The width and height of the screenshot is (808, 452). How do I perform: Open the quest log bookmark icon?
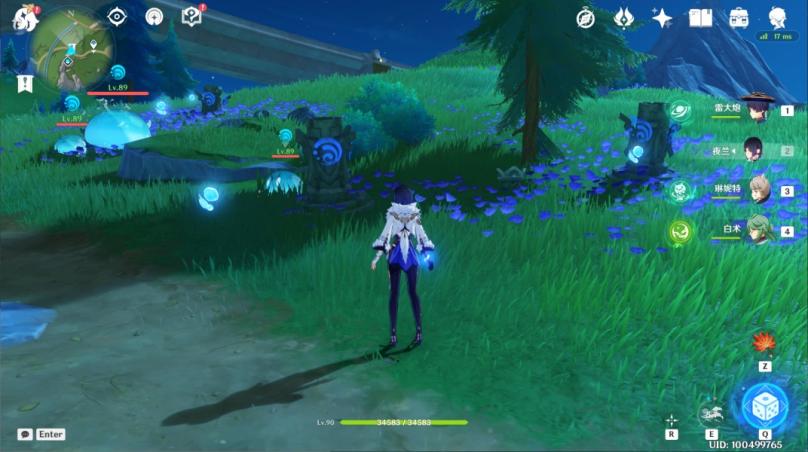24,84
